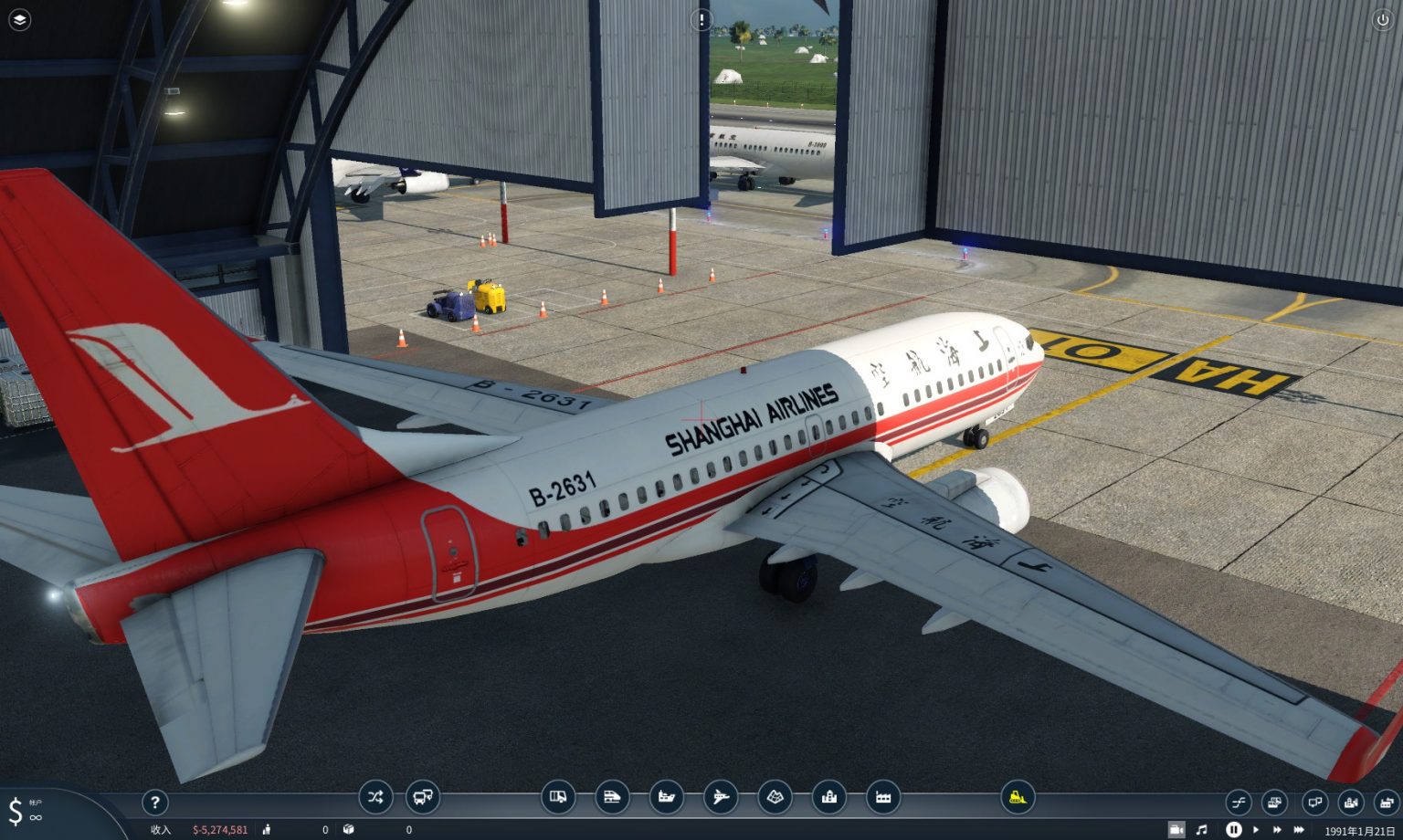Open the harbor and ship construction menu
Image resolution: width=1403 pixels, height=840 pixels.
coord(666,797)
